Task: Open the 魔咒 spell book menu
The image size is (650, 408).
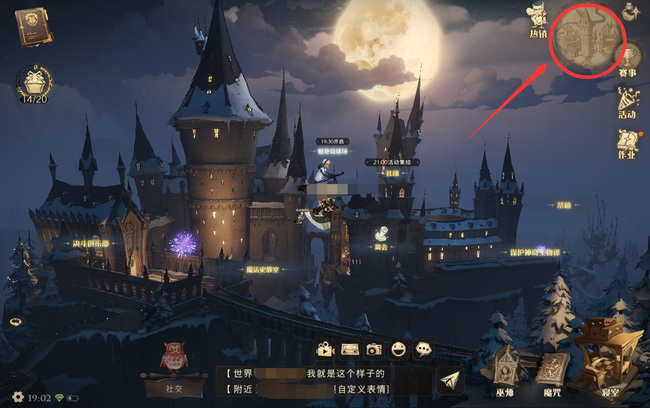Action: tap(552, 372)
